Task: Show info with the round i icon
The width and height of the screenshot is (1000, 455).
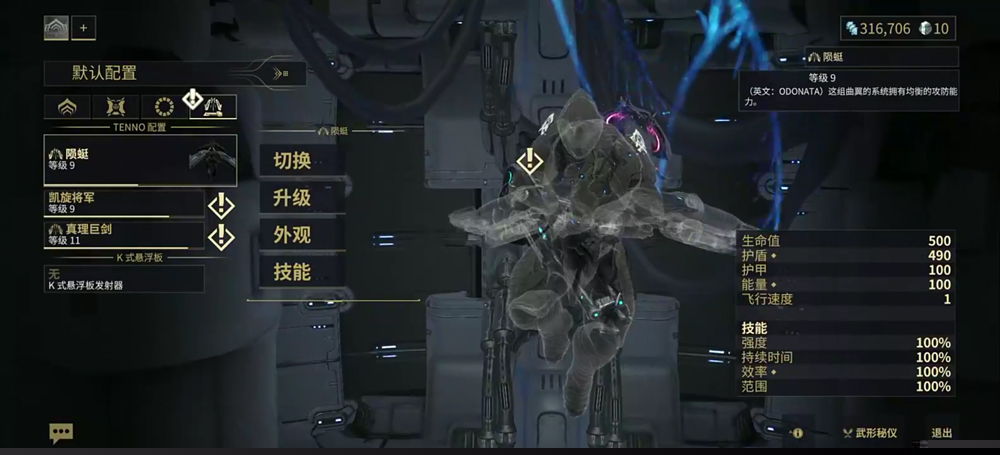Action: (797, 433)
